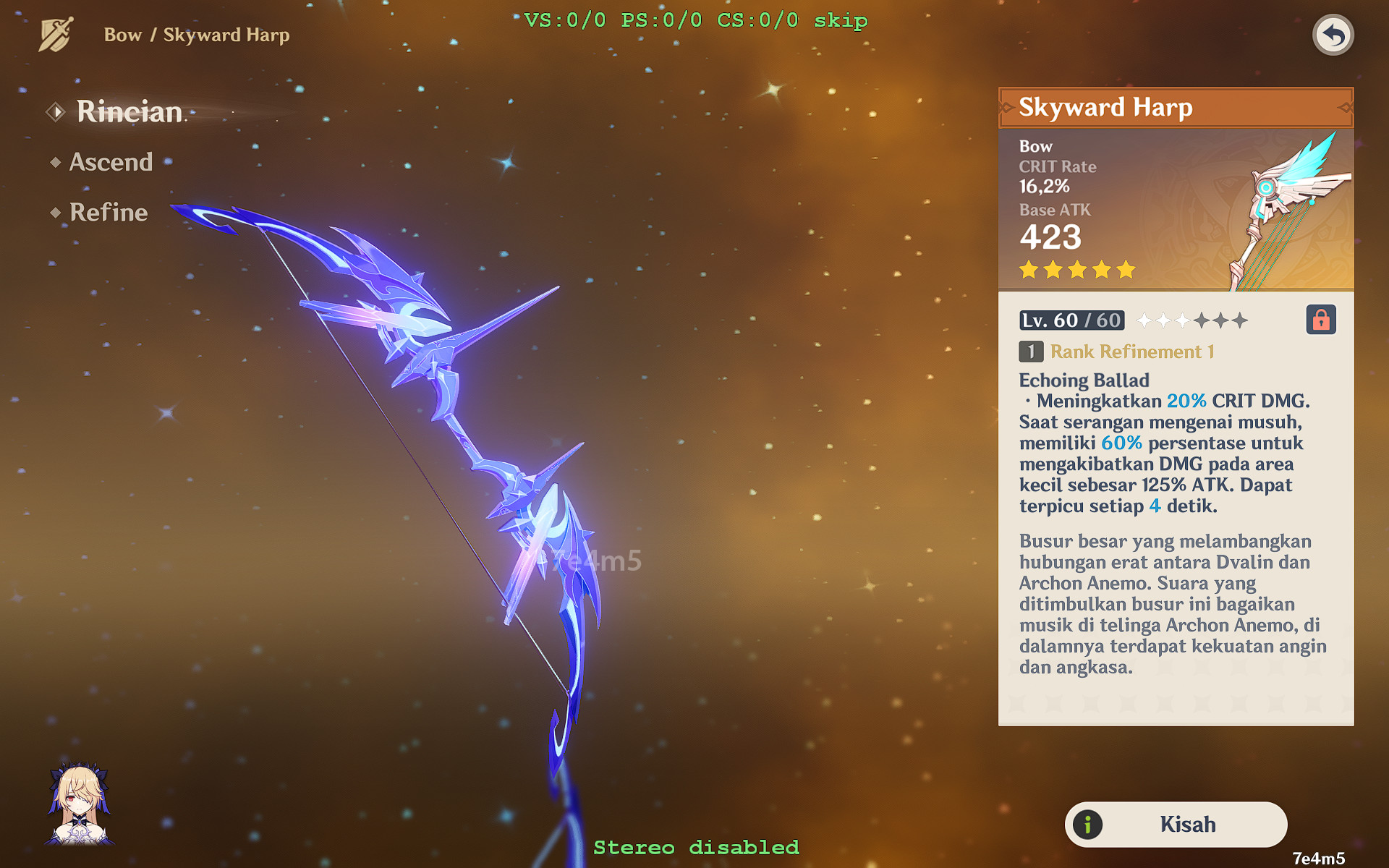The height and width of the screenshot is (868, 1389).
Task: Click the info icon on the Kisah button
Action: coord(1087,824)
